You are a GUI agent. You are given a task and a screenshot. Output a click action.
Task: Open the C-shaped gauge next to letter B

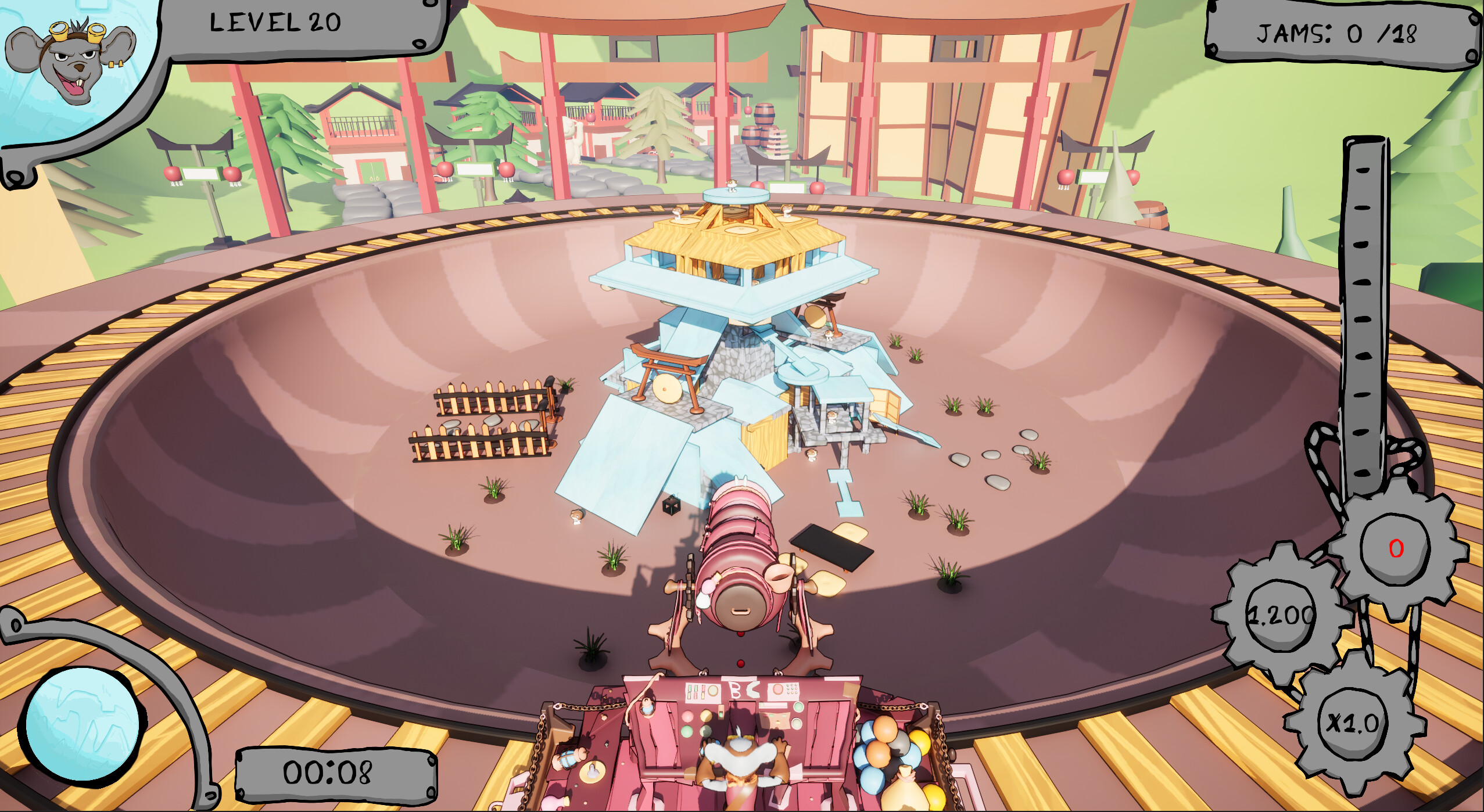coord(752,689)
